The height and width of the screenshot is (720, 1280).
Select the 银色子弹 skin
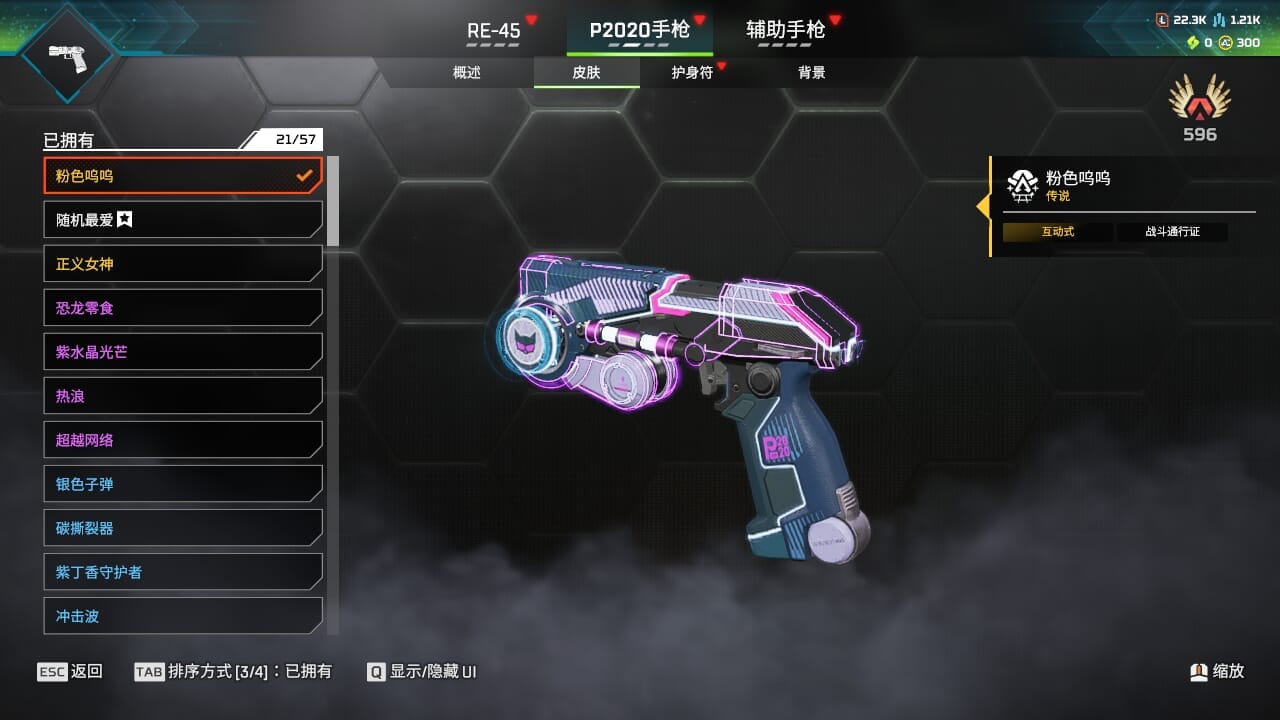[x=183, y=484]
